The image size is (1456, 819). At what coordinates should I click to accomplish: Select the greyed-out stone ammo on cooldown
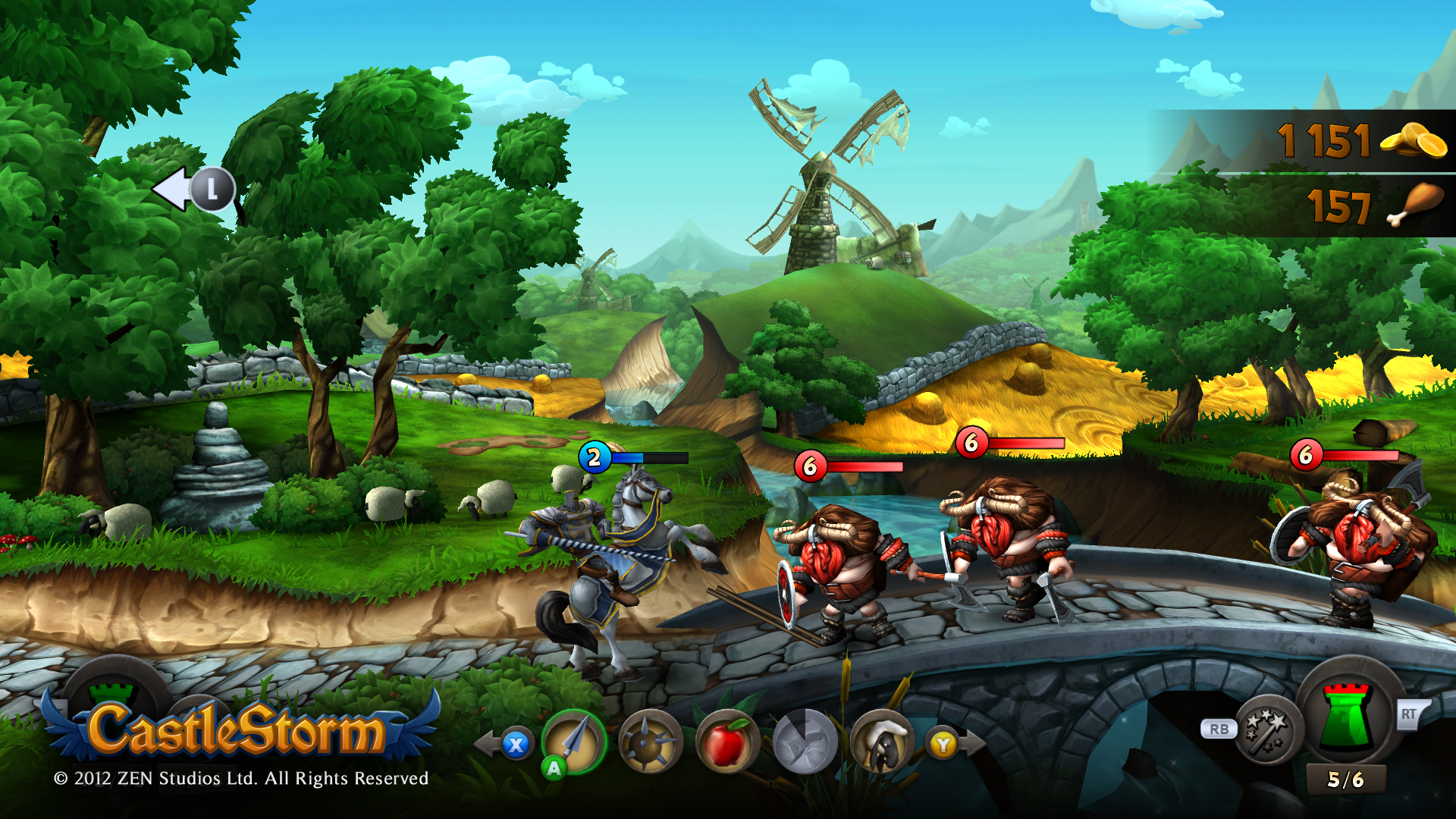805,743
